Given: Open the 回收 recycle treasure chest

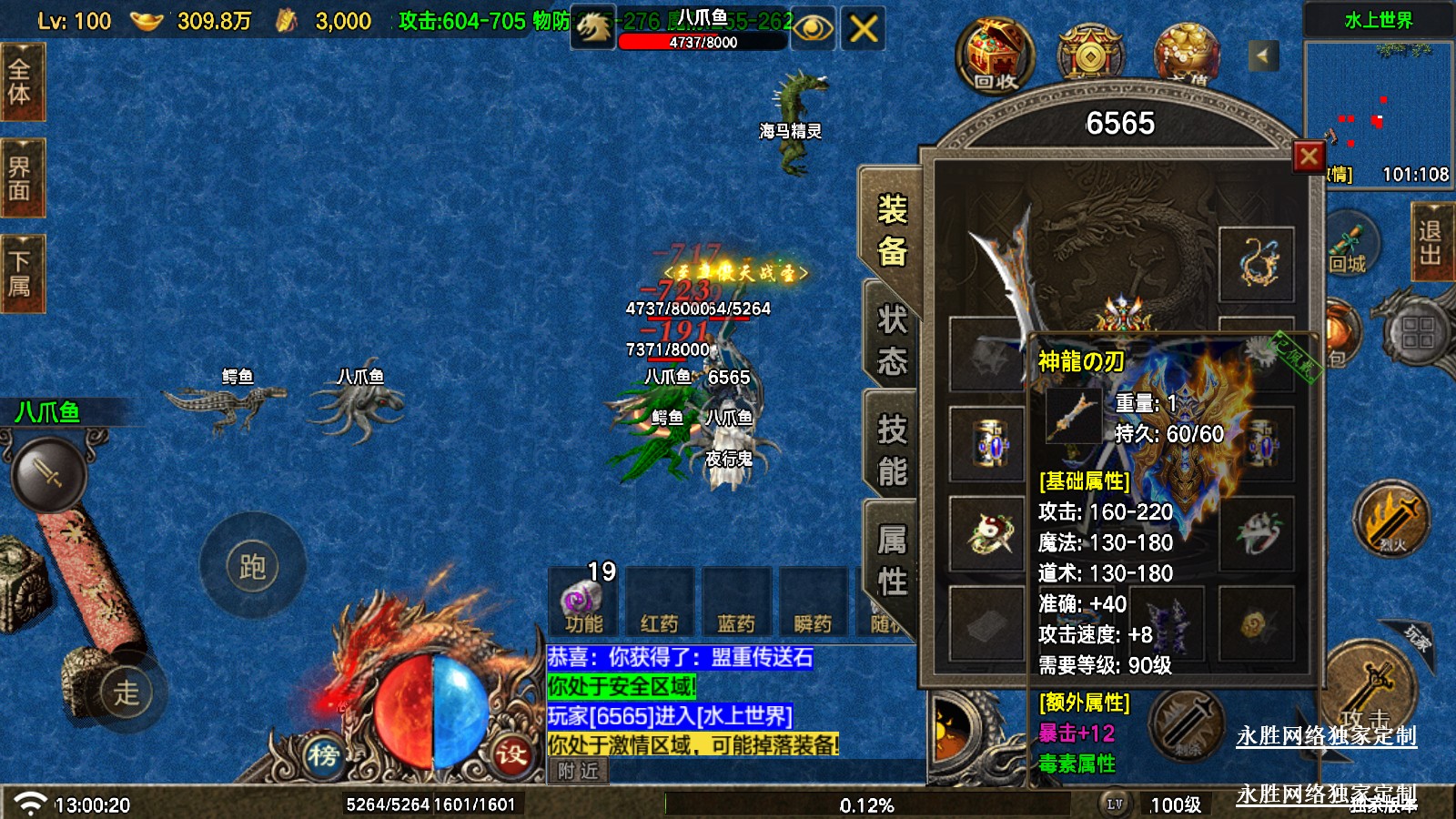Looking at the screenshot, I should click(x=995, y=56).
